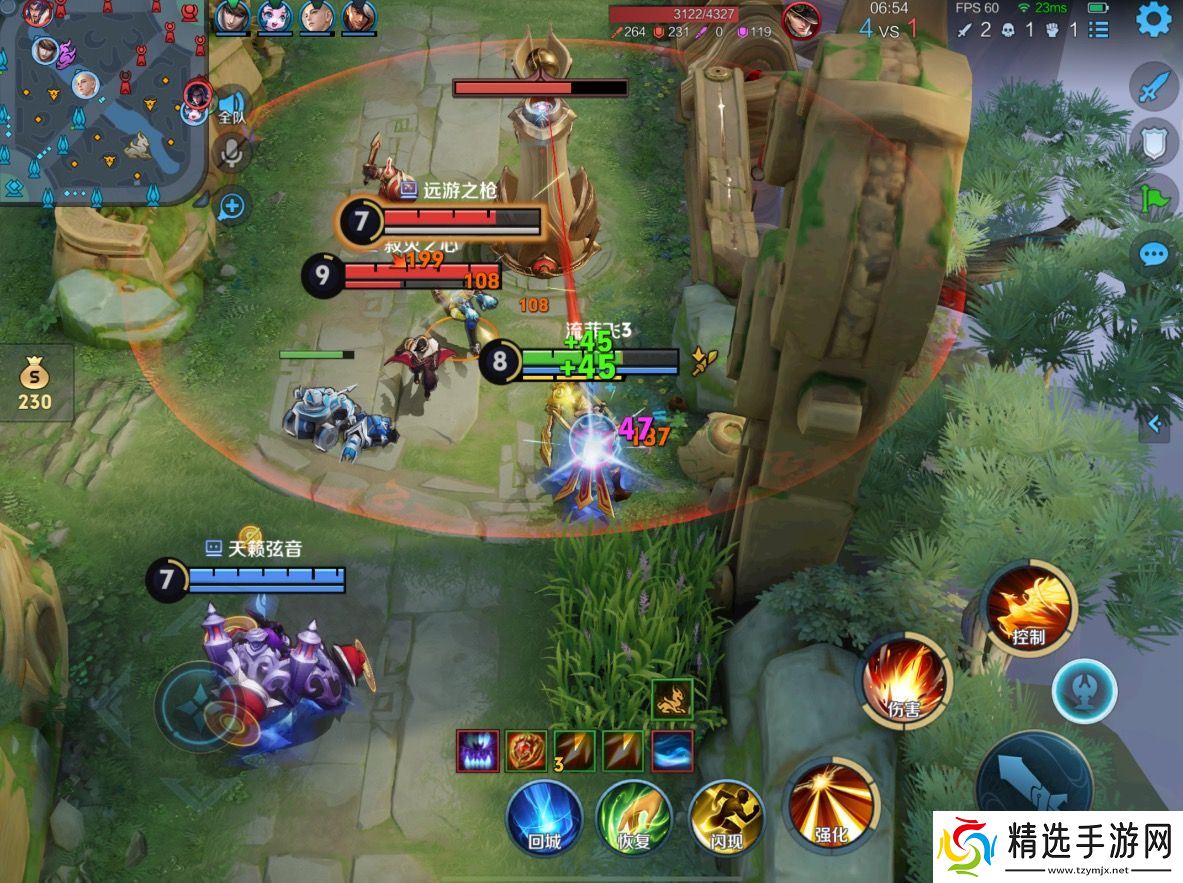This screenshot has height=883, width=1183.
Task: Cast the 强化 skill
Action: click(x=832, y=803)
